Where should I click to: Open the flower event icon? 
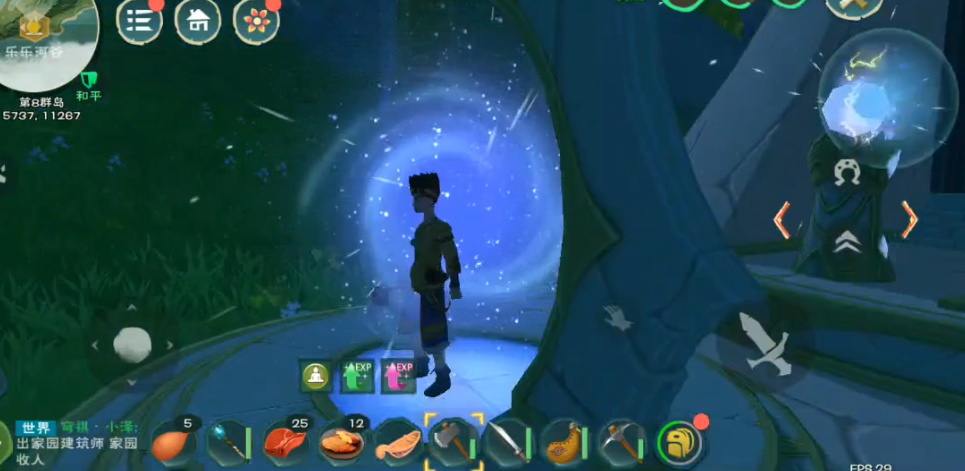(256, 21)
